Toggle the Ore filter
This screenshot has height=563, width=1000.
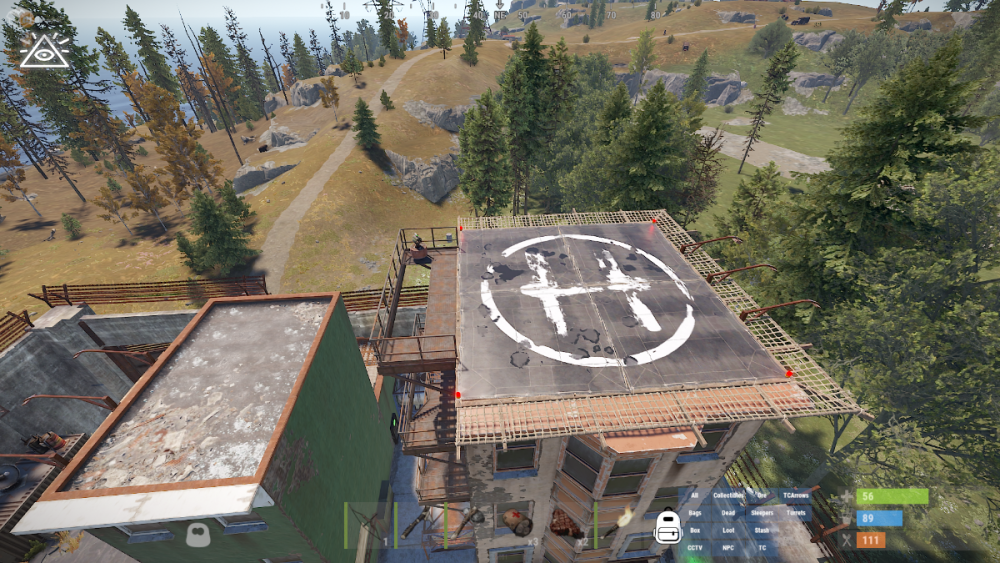(762, 496)
